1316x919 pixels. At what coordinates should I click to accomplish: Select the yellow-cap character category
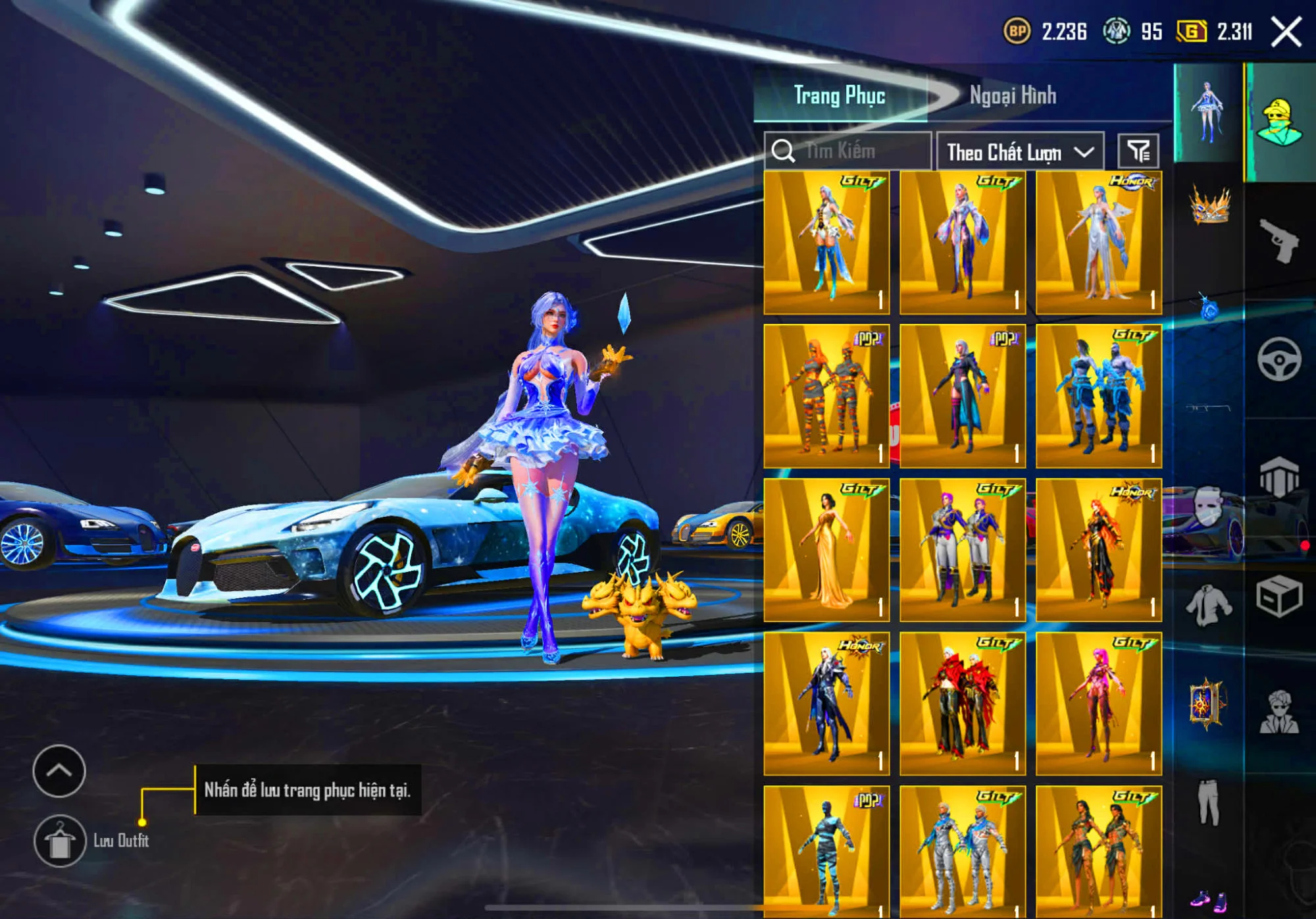coord(1278,122)
